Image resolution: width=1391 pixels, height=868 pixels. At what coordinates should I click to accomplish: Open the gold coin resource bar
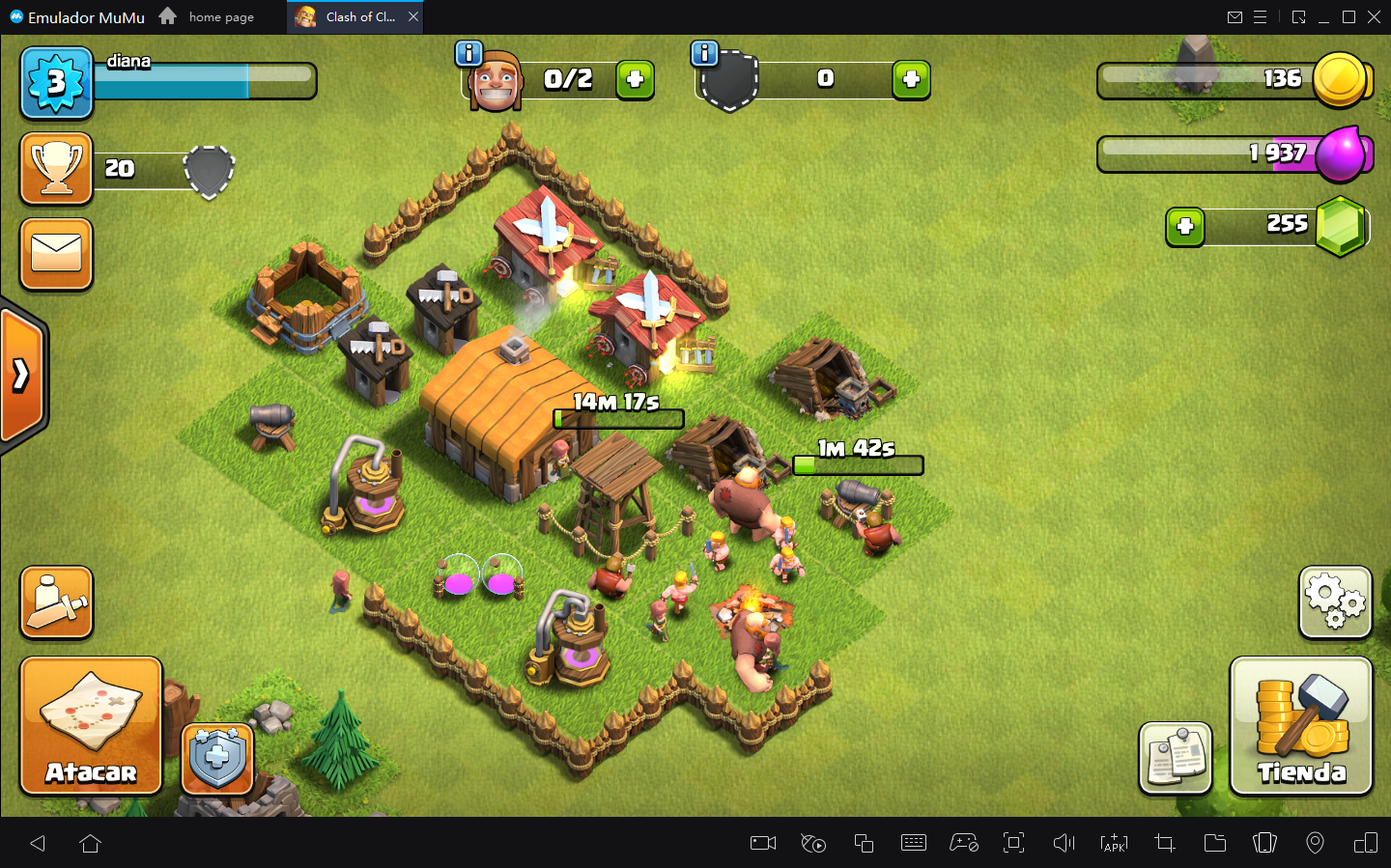point(1235,80)
